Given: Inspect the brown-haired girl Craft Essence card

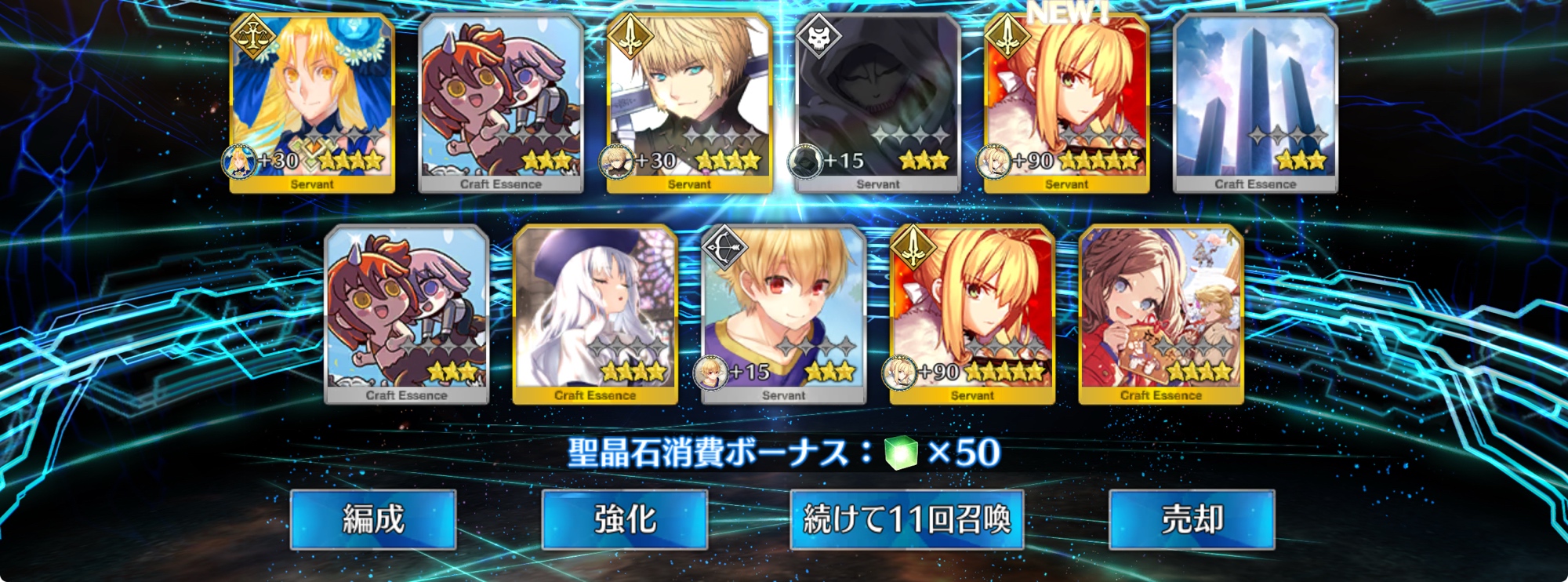Looking at the screenshot, I should 1161,315.
